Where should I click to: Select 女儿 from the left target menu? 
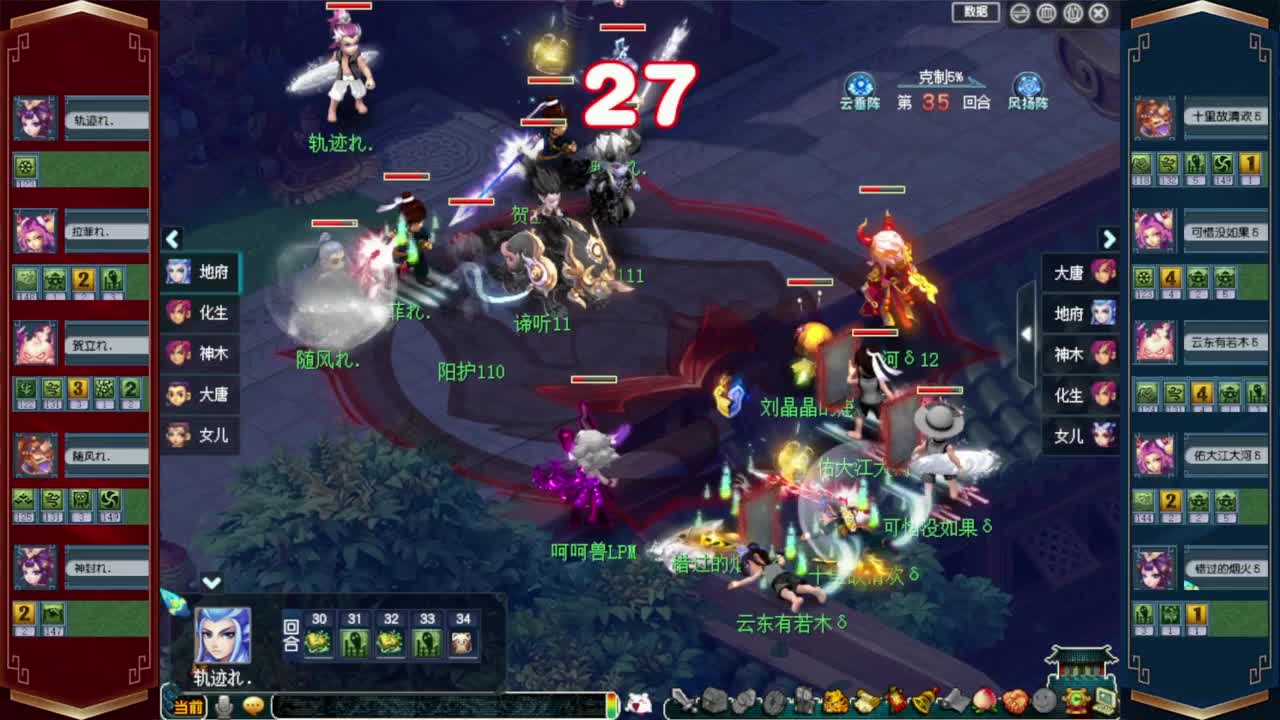pyautogui.click(x=200, y=436)
